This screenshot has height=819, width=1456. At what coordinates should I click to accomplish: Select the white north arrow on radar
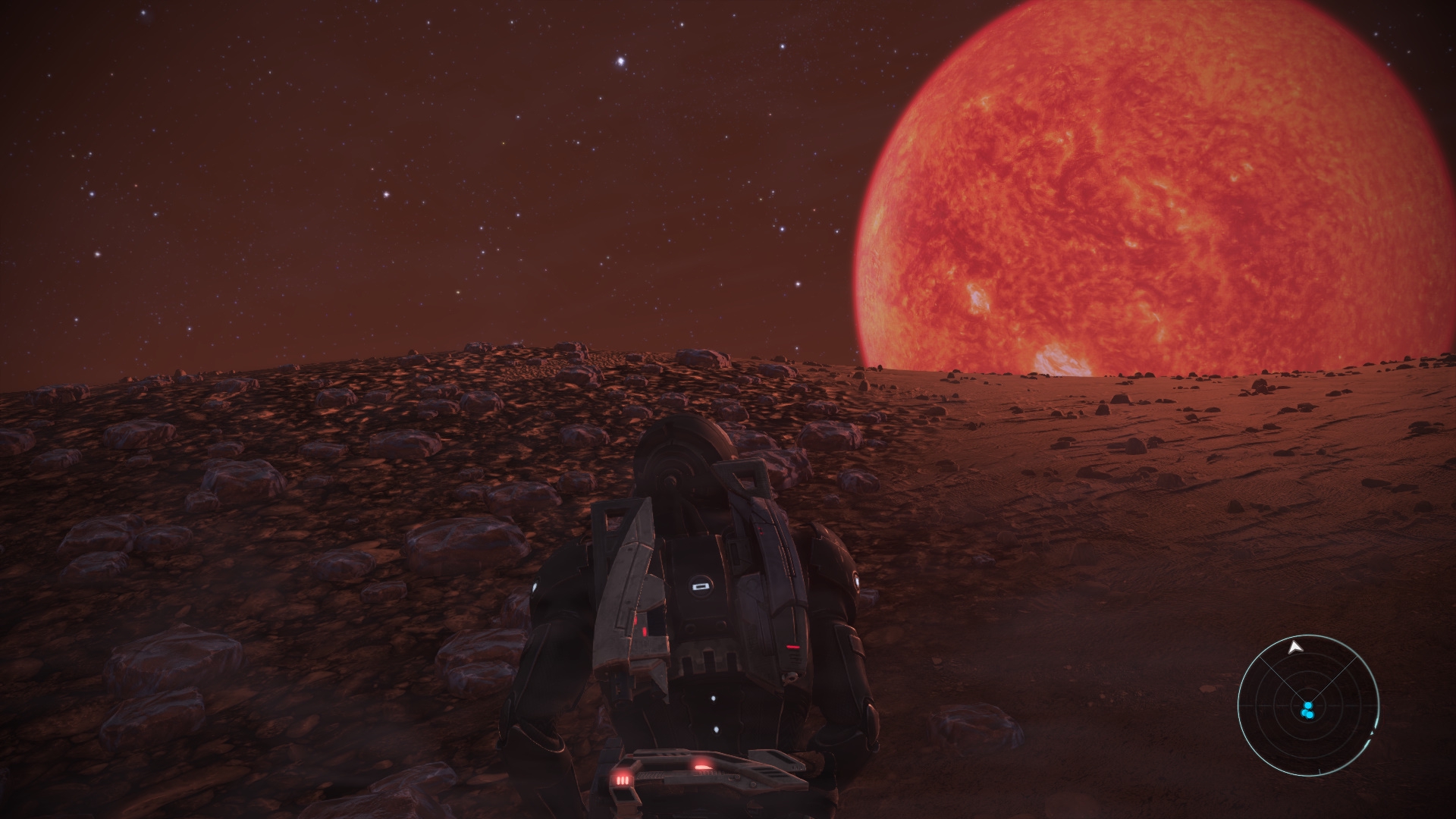coord(1296,647)
